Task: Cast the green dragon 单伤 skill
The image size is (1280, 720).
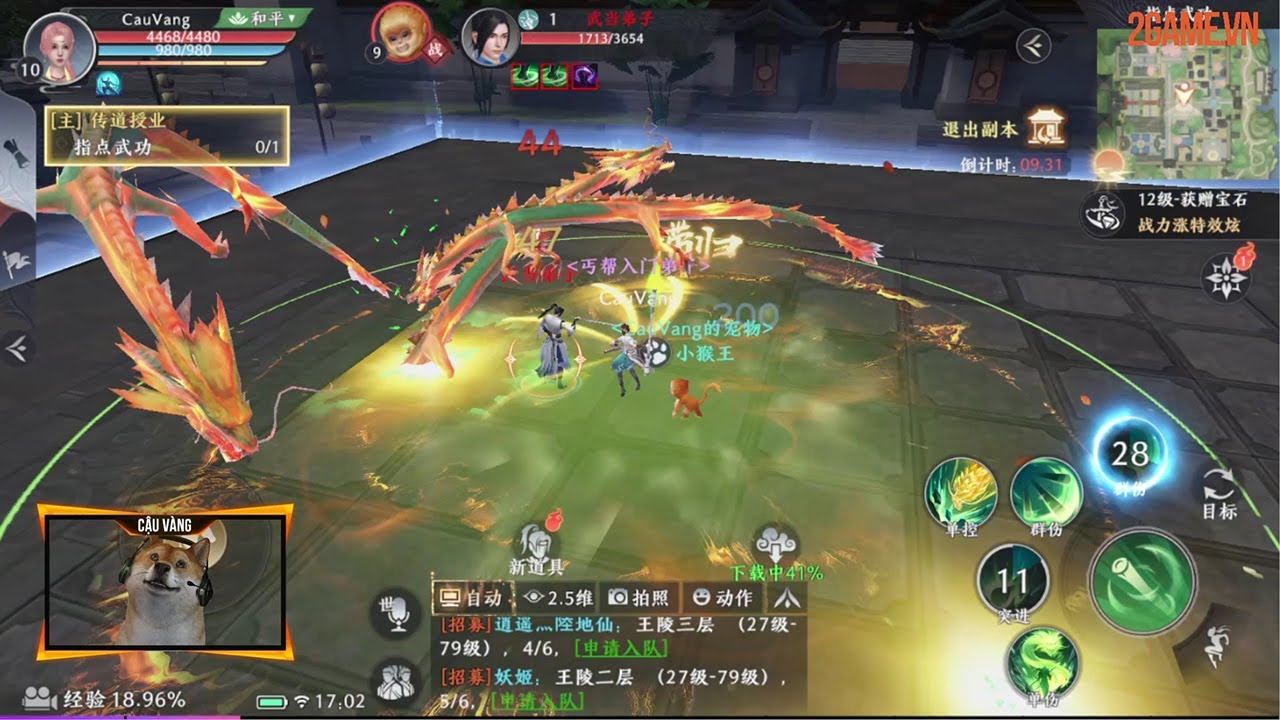Action: [x=1042, y=662]
